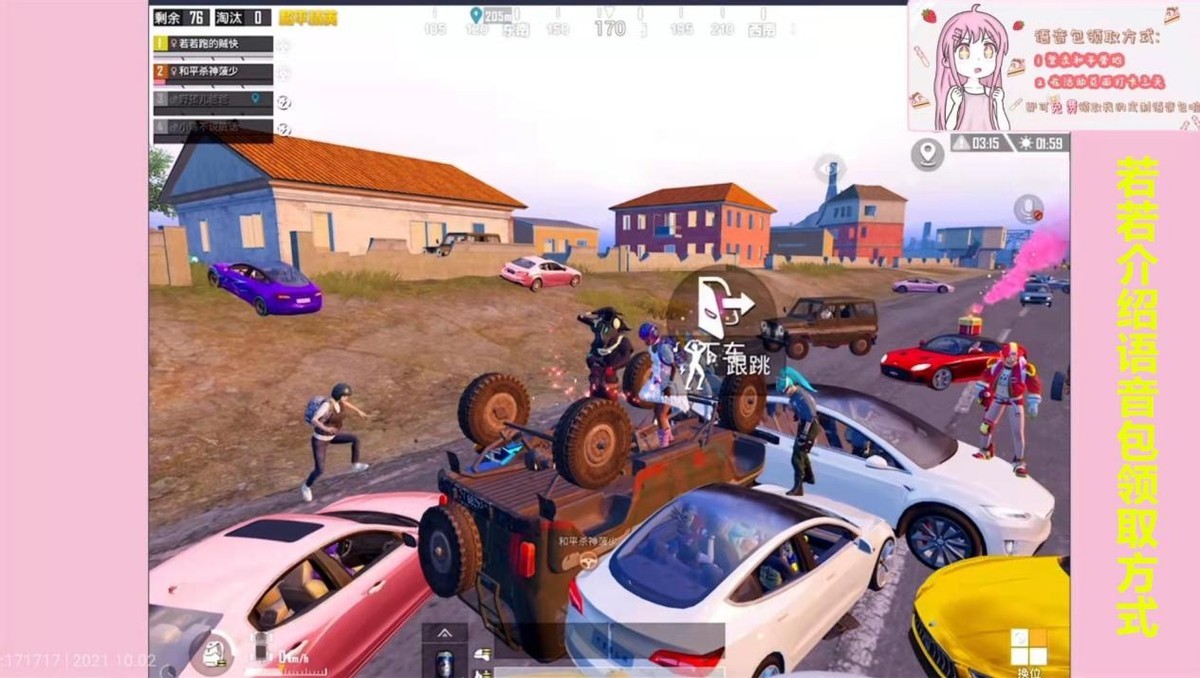Select teammate 1 若若跑的贼快 row
The width and height of the screenshot is (1200, 678).
213,44
